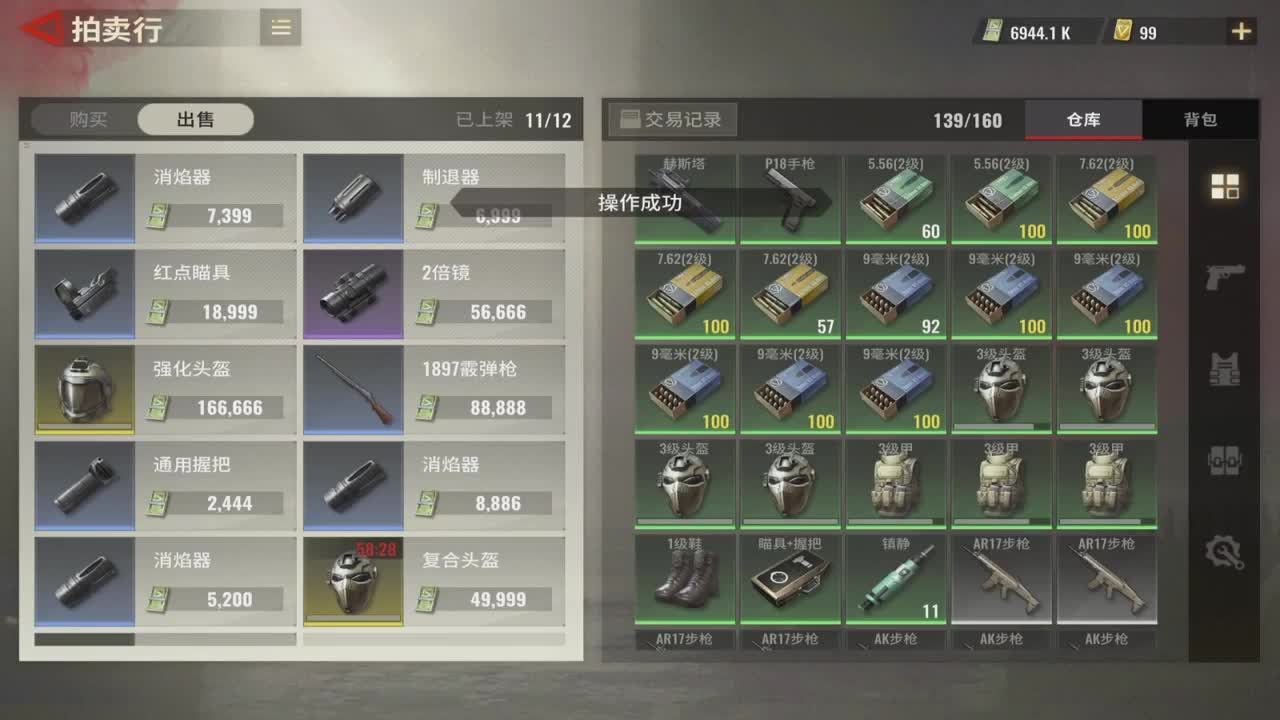The image size is (1280, 720).
Task: Click the 强化头盔 listing priced 166,666
Action: pyautogui.click(x=164, y=388)
